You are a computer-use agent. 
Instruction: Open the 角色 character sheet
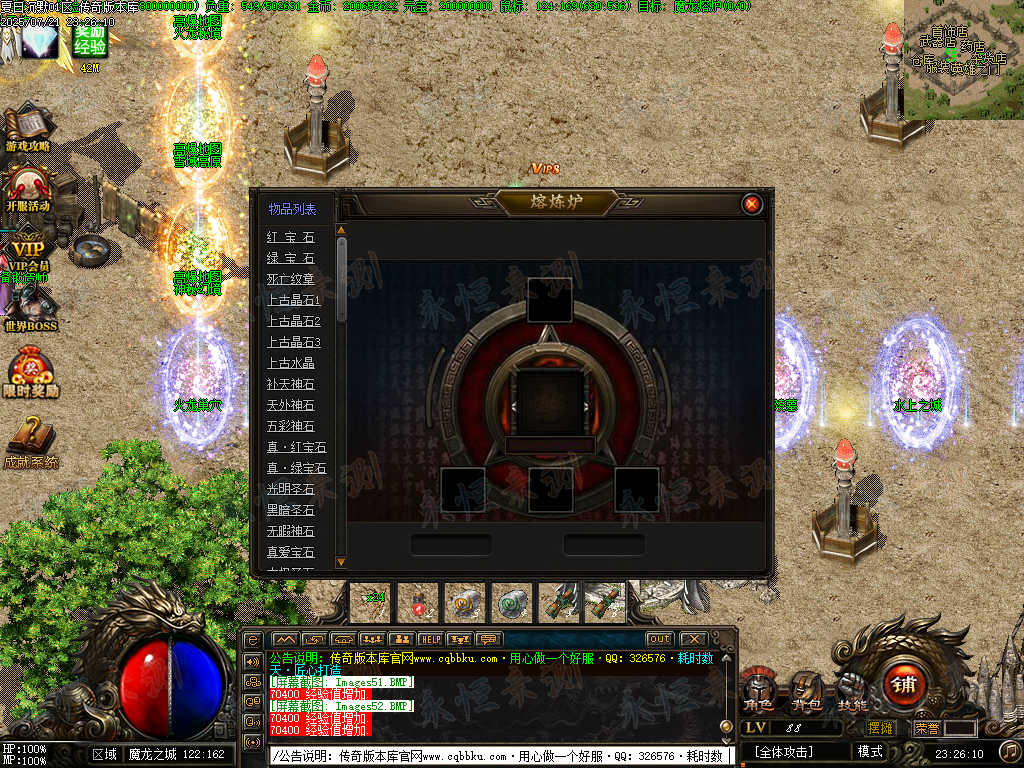[x=757, y=688]
